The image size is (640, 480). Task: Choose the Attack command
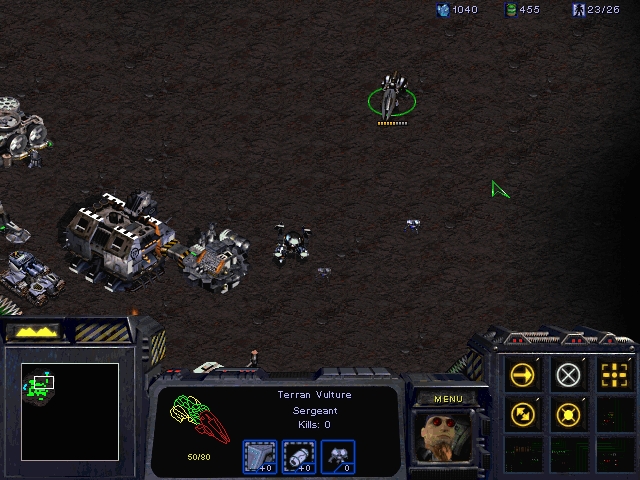(x=613, y=375)
